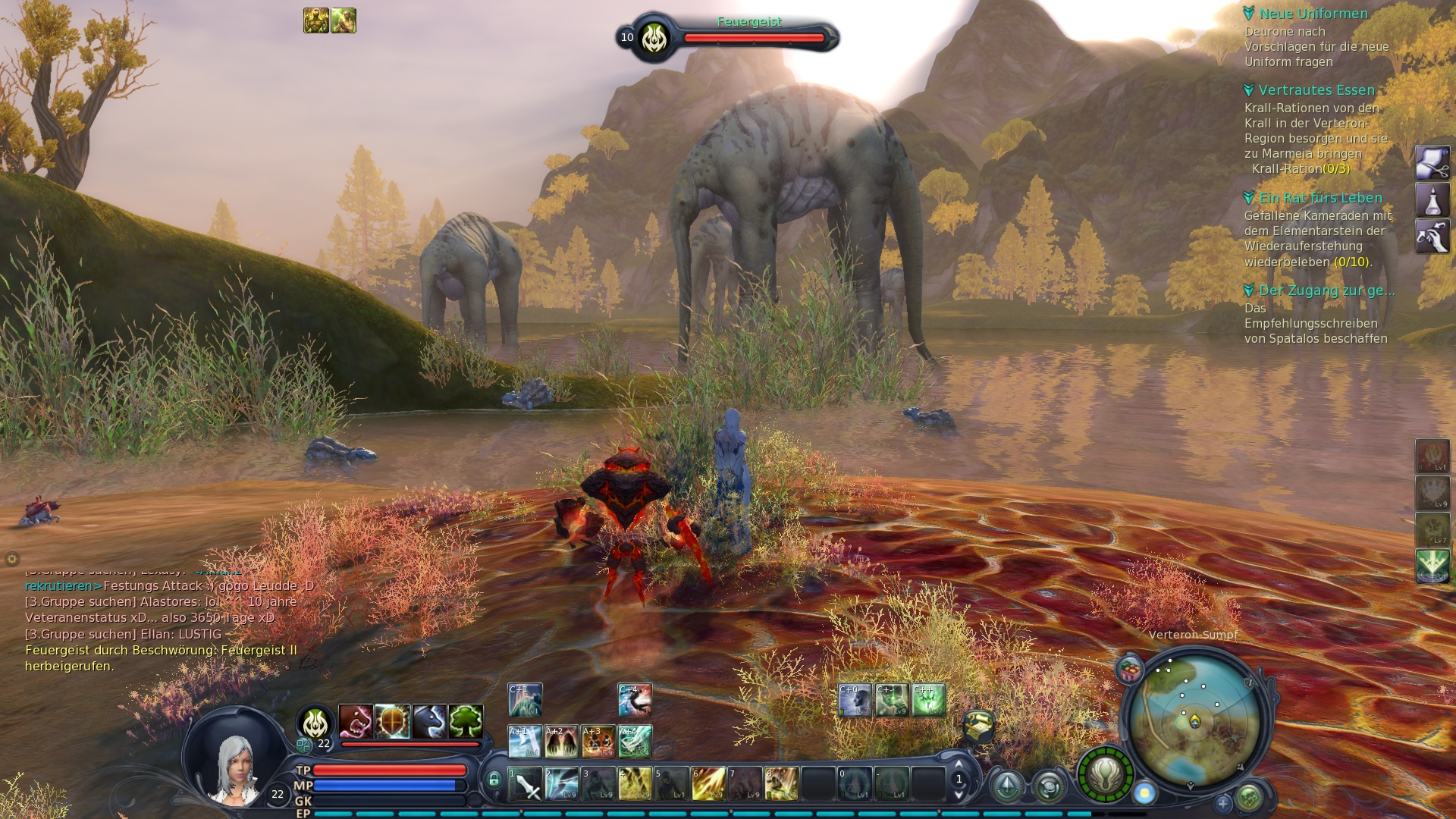
Task: Select the Vertrautes Essen quest tracker
Action: (1316, 90)
